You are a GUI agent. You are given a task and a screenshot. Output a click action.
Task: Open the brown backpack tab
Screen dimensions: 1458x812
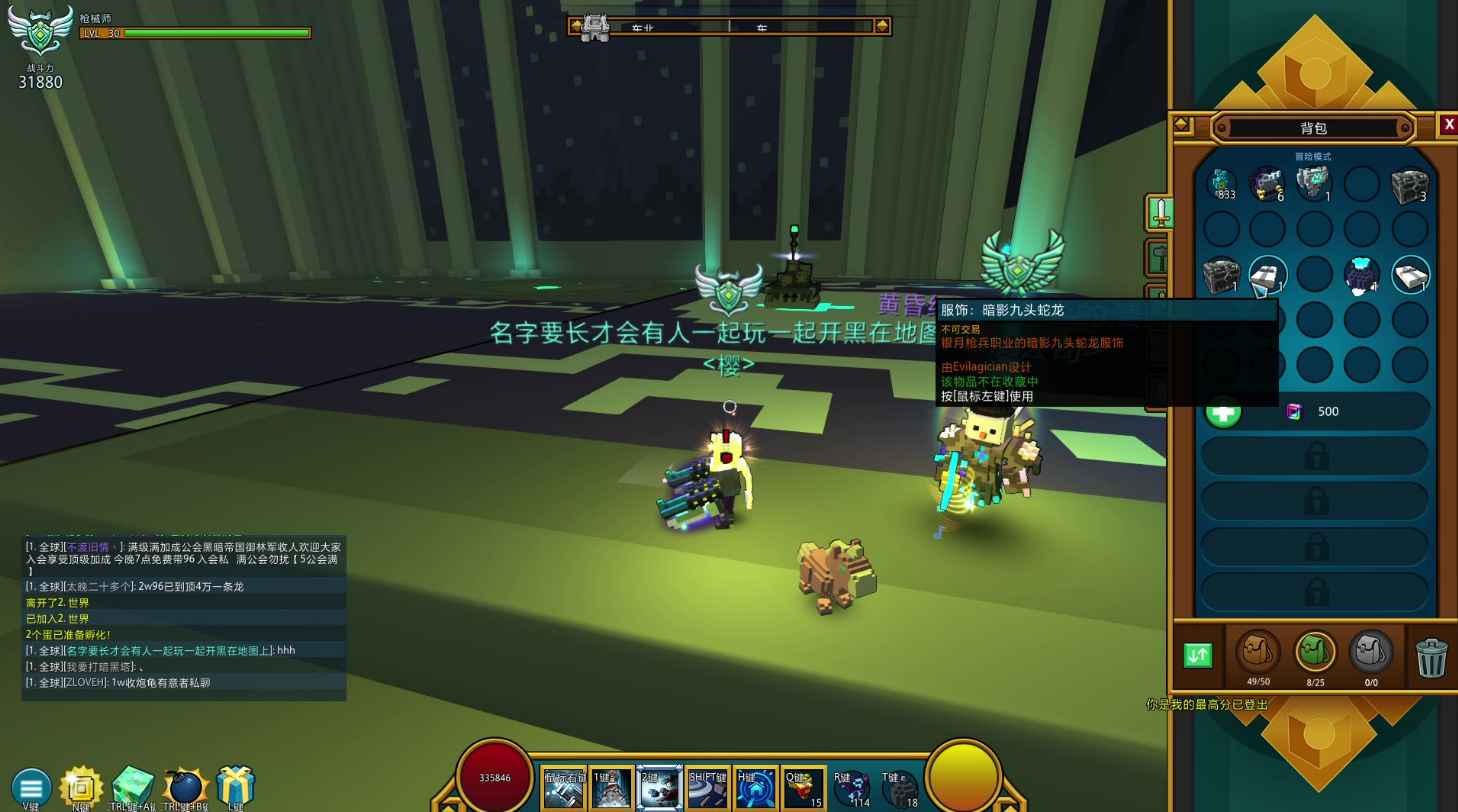[x=1258, y=654]
